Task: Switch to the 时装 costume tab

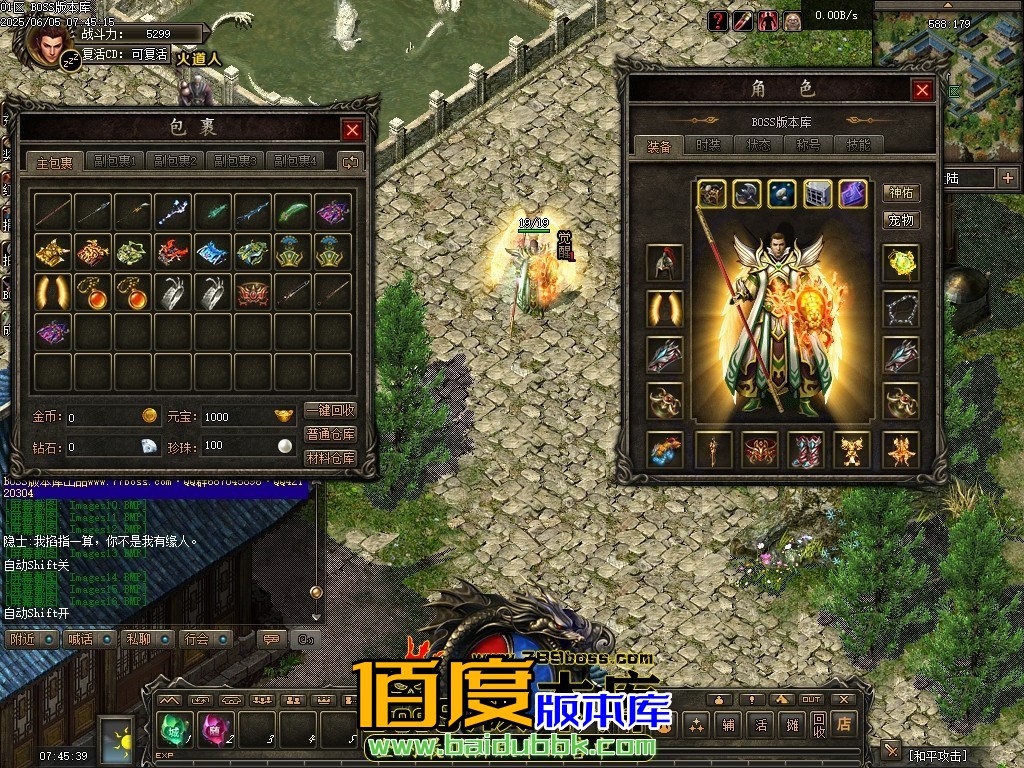Action: click(x=708, y=145)
